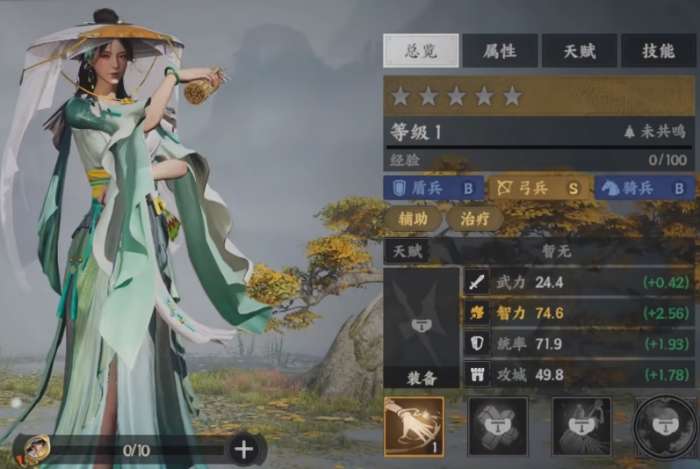Click the 未共鸣 resonance status
The height and width of the screenshot is (469, 700).
coord(657,131)
